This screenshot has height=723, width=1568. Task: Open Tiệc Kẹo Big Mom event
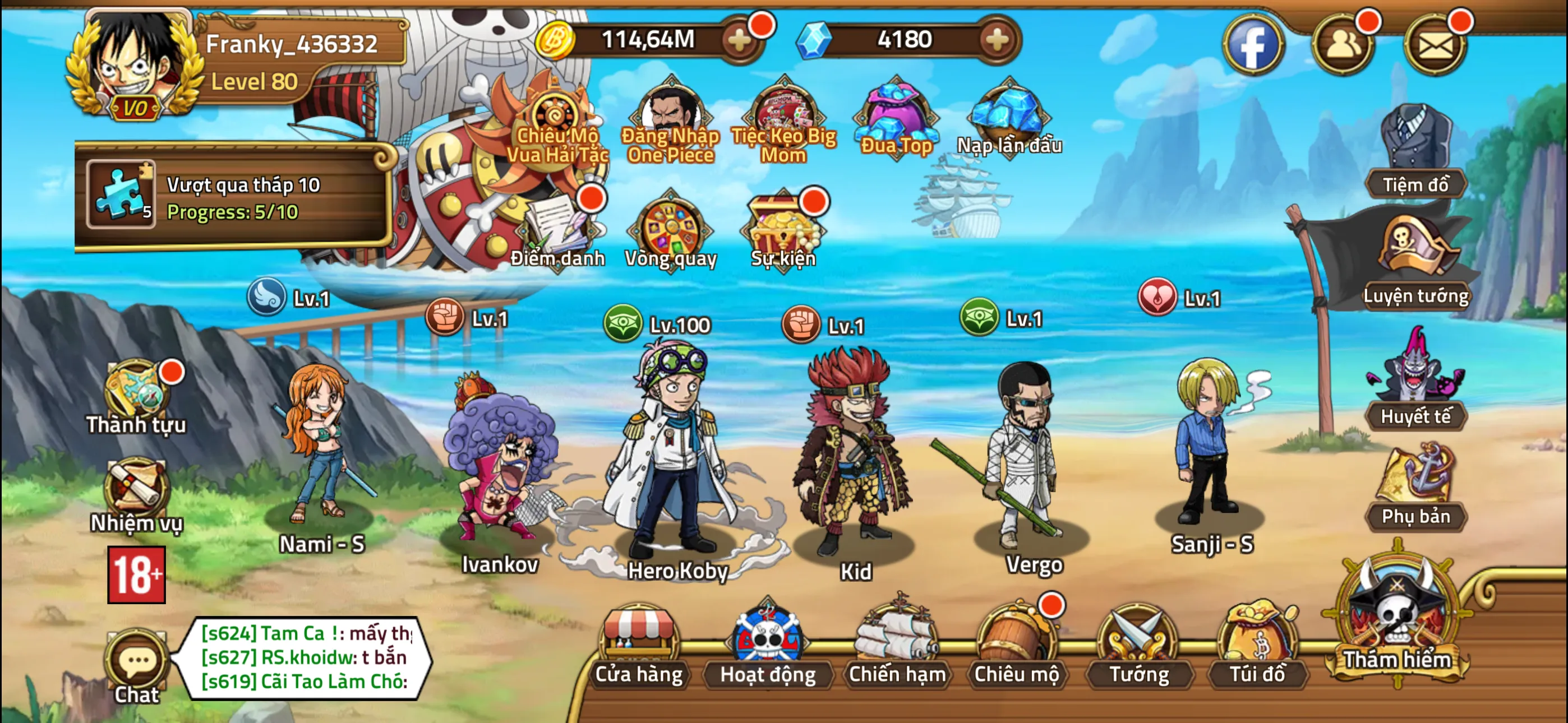pyautogui.click(x=785, y=113)
